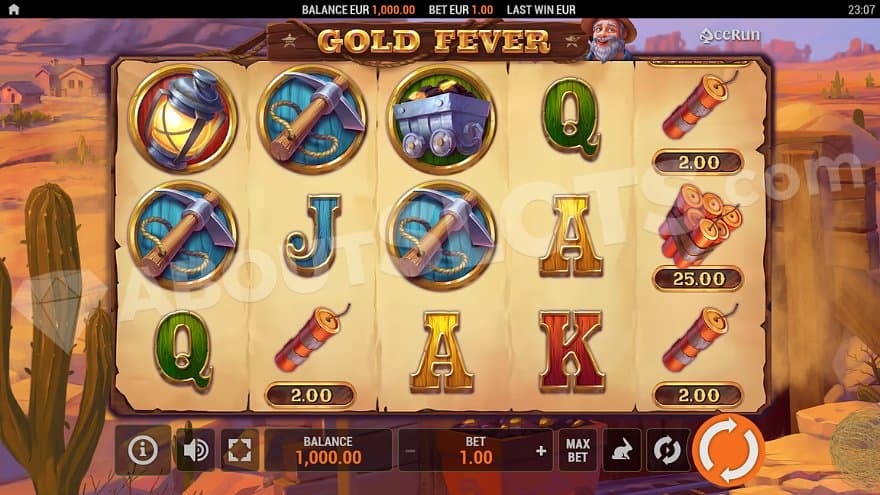Image resolution: width=880 pixels, height=495 pixels.
Task: Open the autoplay spin options
Action: pos(666,450)
